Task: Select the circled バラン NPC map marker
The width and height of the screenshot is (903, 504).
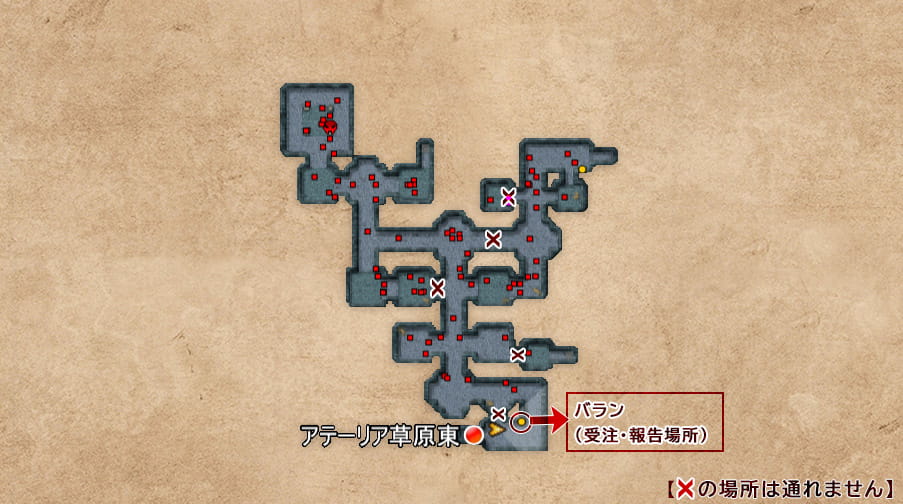Action: tap(521, 423)
